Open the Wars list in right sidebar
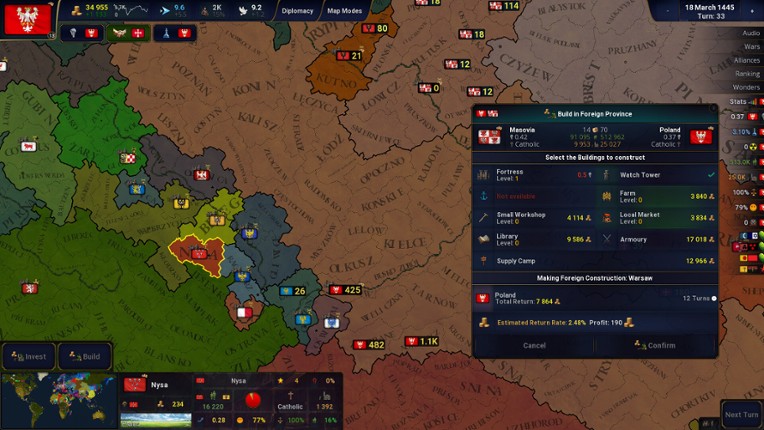Image resolution: width=764 pixels, height=430 pixels. click(x=750, y=47)
